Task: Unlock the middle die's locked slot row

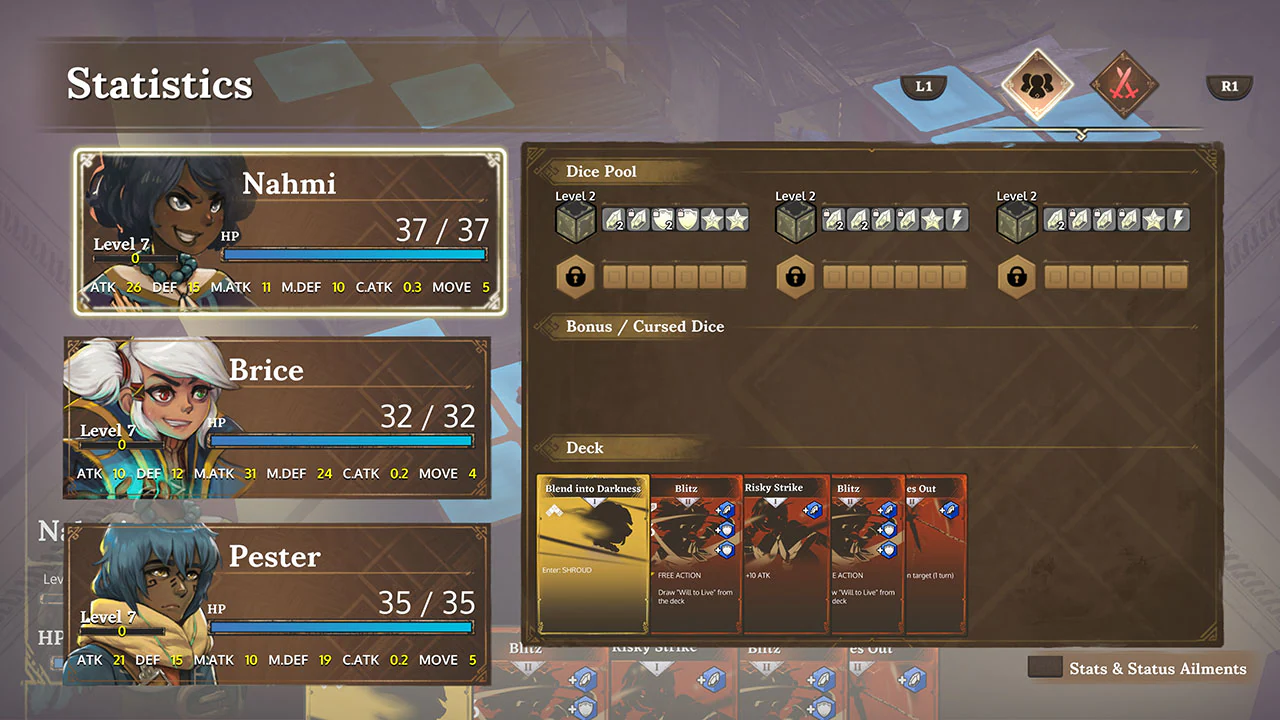Action: (x=795, y=277)
